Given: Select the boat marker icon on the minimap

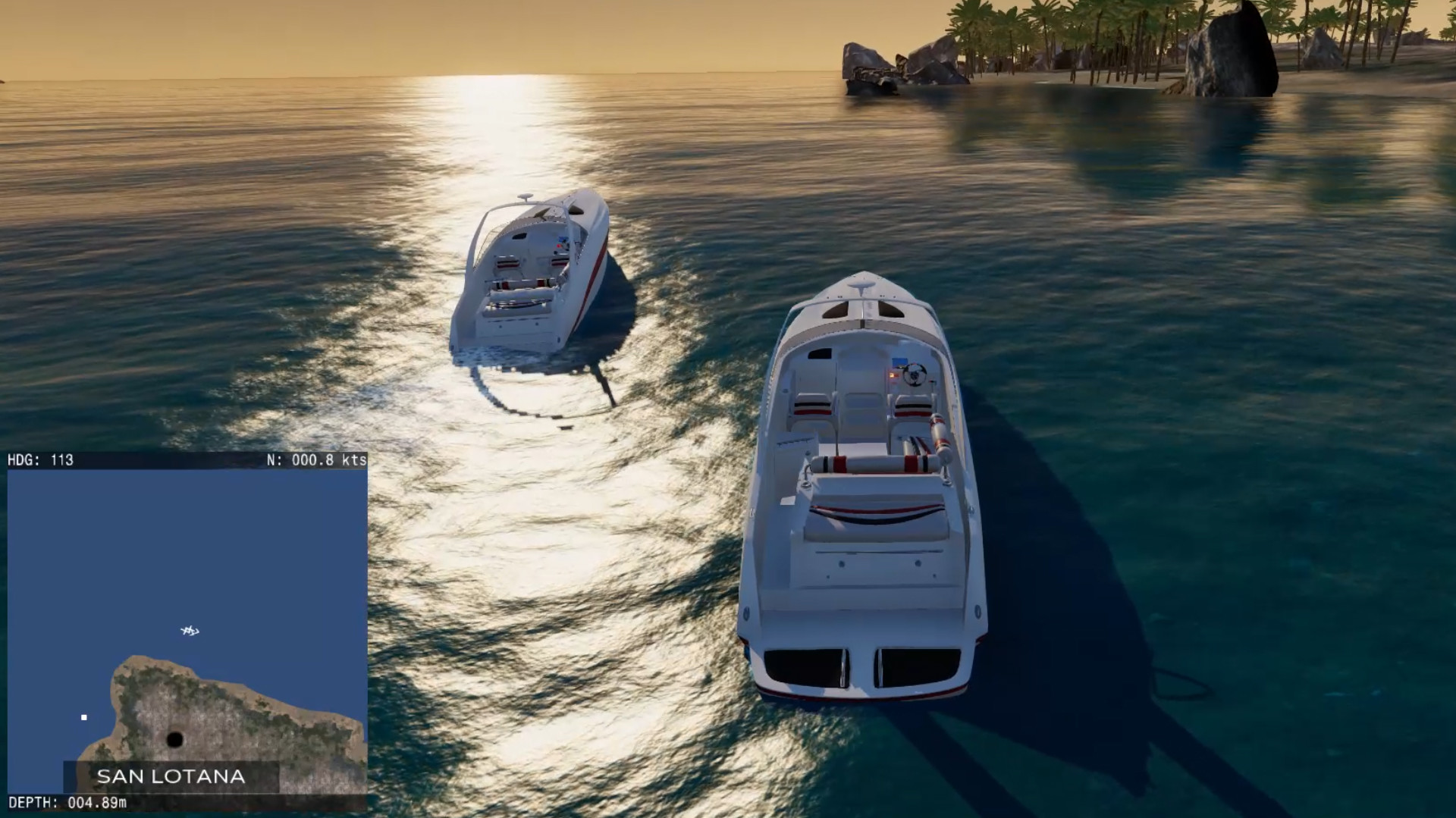Looking at the screenshot, I should pyautogui.click(x=189, y=631).
